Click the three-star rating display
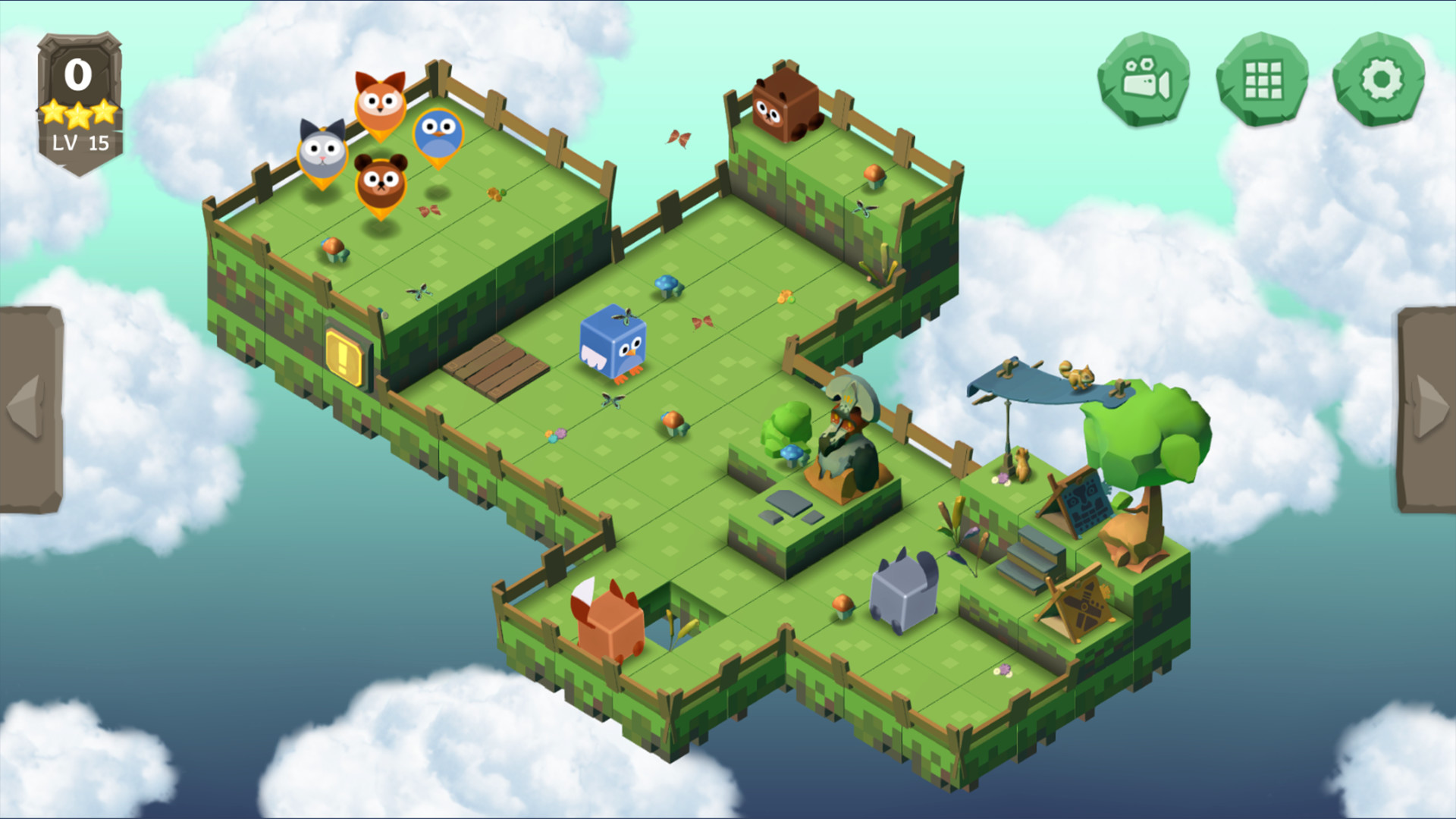Viewport: 1456px width, 819px height. point(77,112)
